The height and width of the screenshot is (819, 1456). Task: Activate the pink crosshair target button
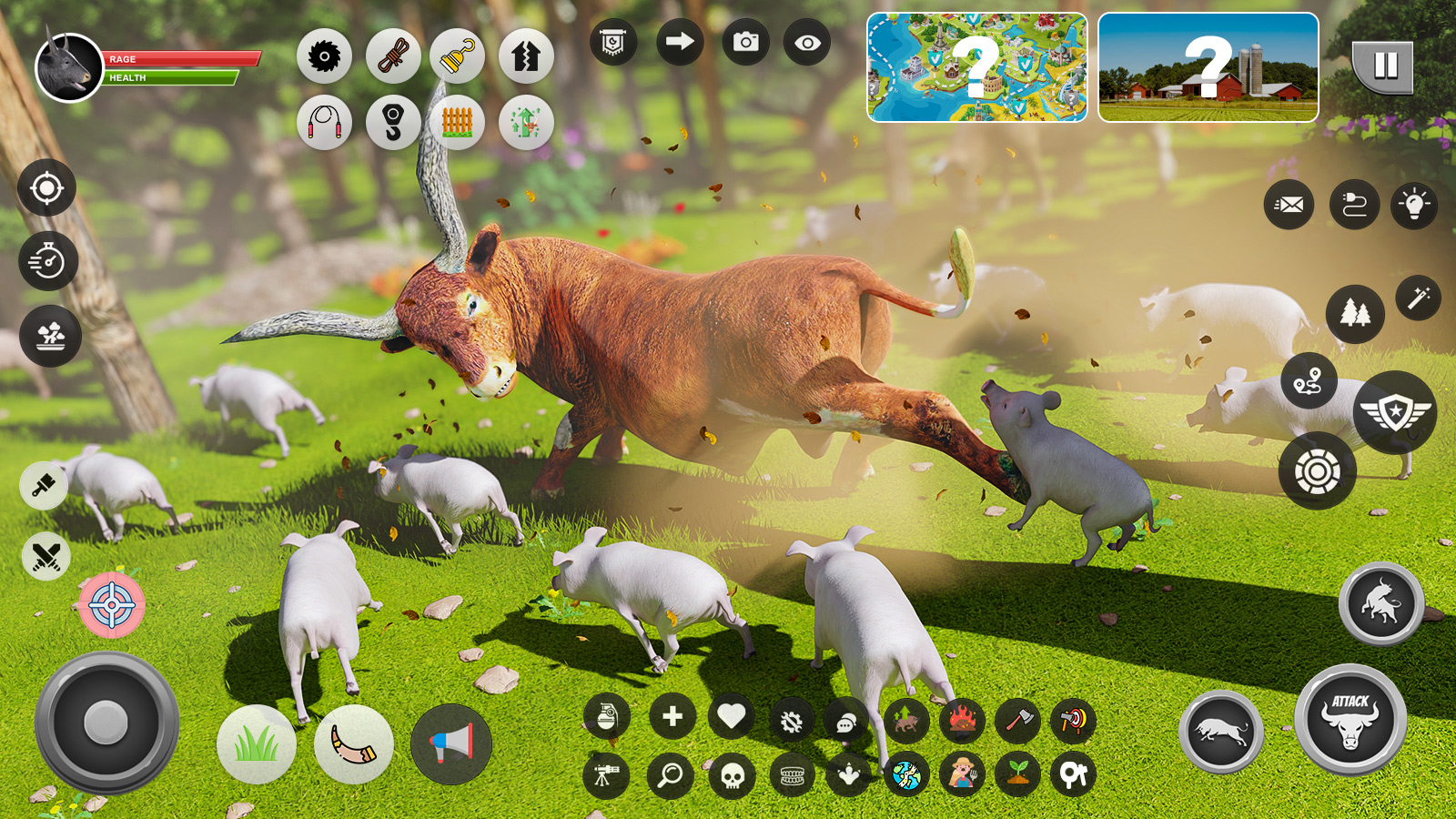(112, 605)
